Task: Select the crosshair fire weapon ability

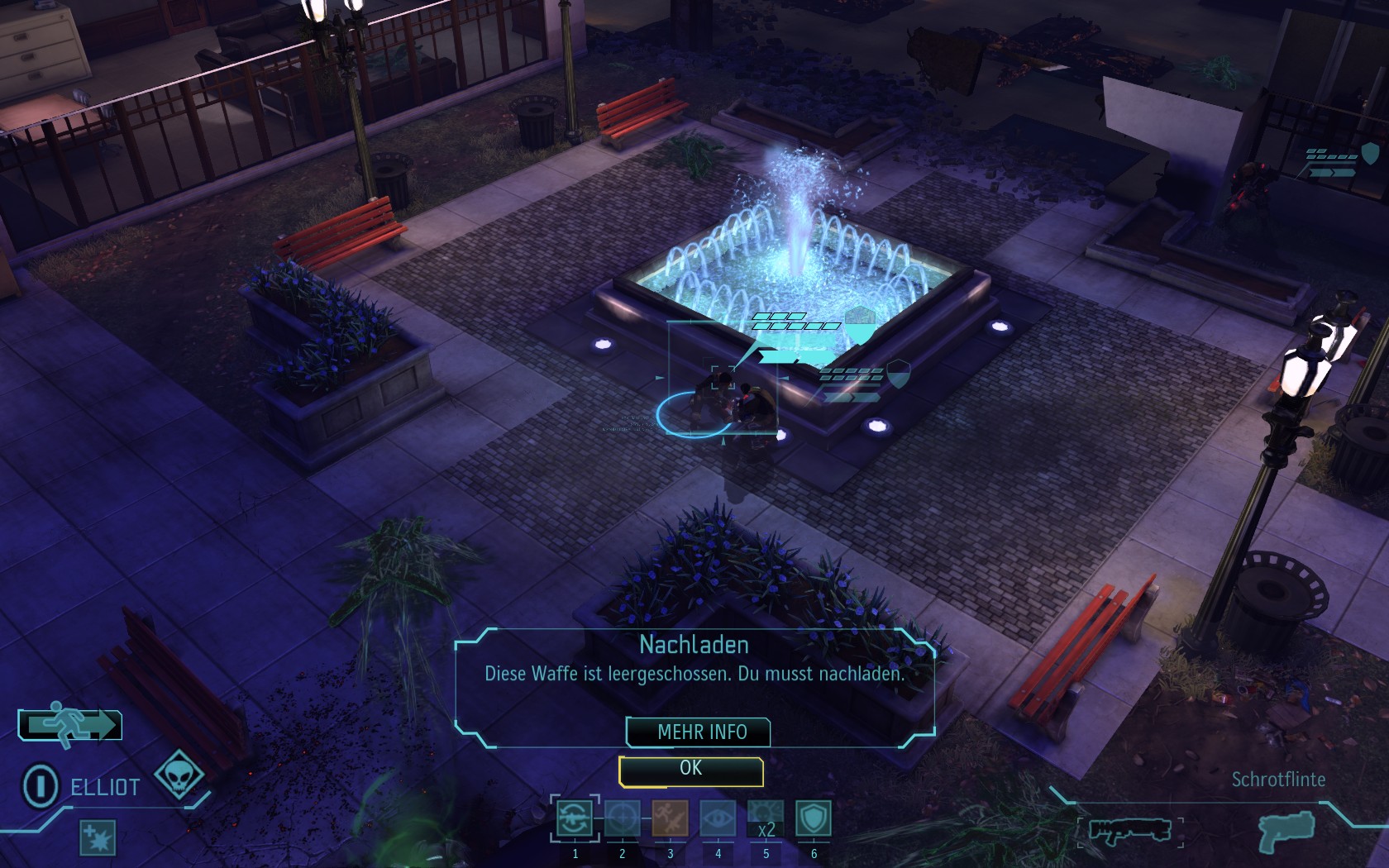Action: (622, 818)
